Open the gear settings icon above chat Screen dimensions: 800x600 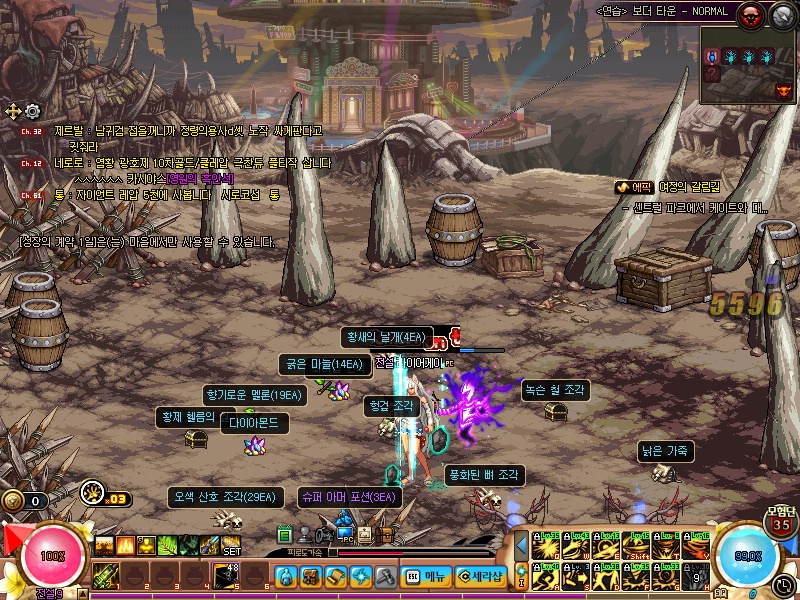[x=32, y=111]
